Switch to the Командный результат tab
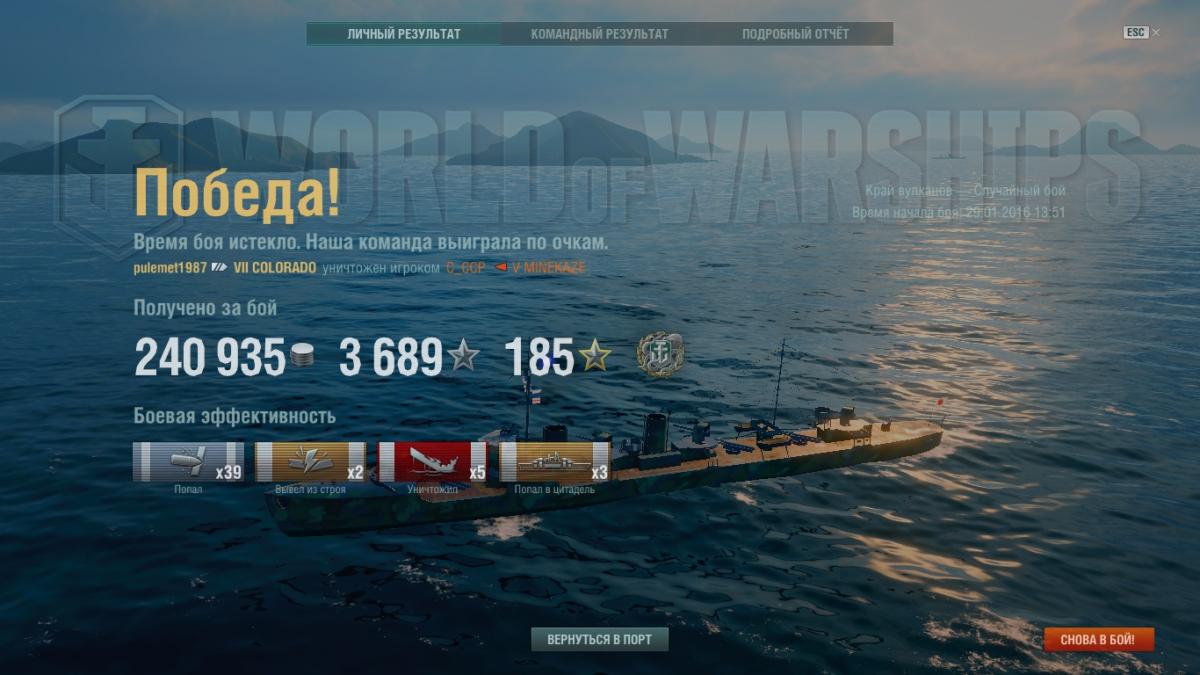 599,34
